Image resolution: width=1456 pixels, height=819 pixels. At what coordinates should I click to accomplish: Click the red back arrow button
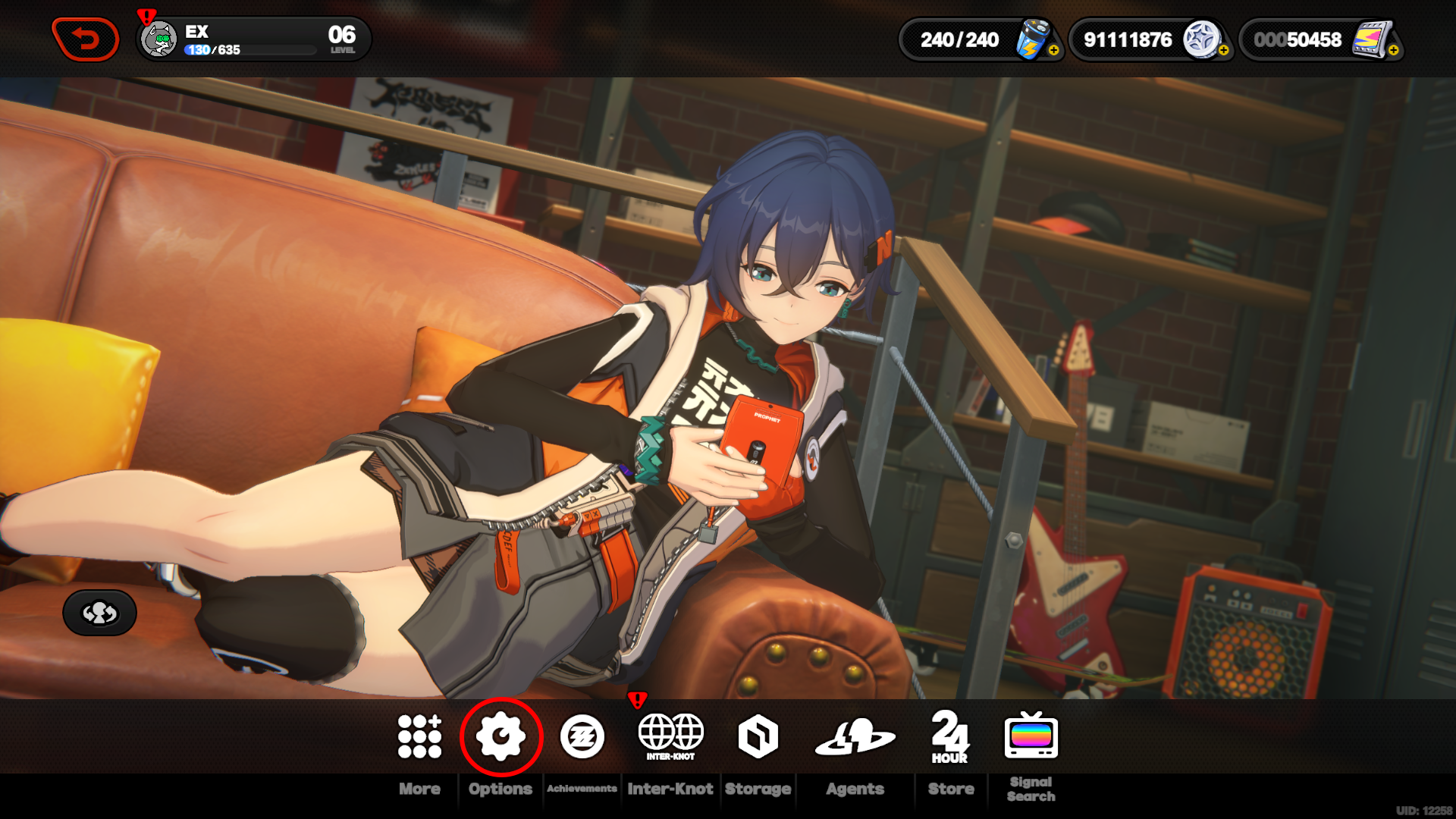point(86,35)
